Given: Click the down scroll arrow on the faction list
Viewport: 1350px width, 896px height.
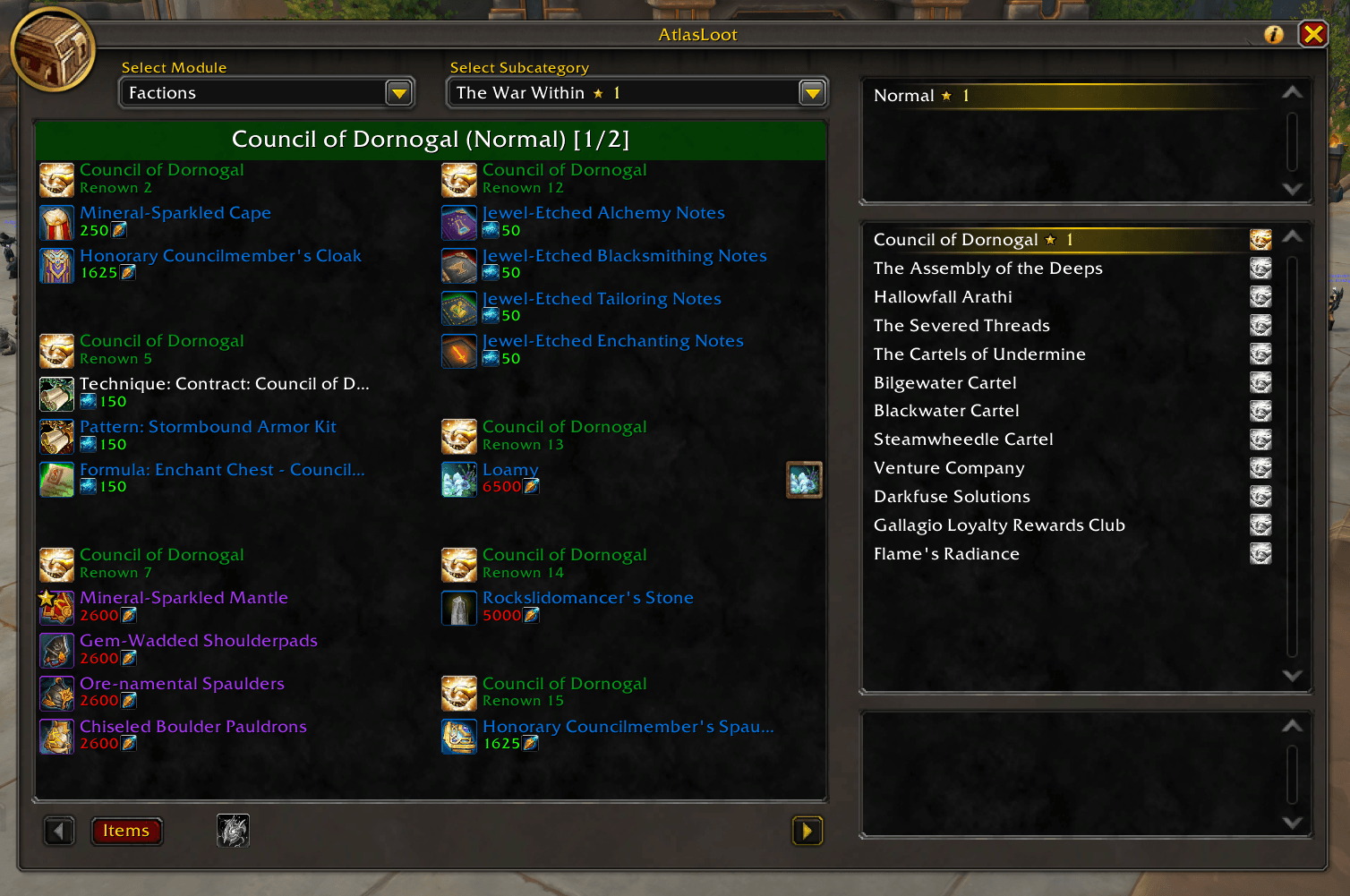Looking at the screenshot, I should [1291, 676].
